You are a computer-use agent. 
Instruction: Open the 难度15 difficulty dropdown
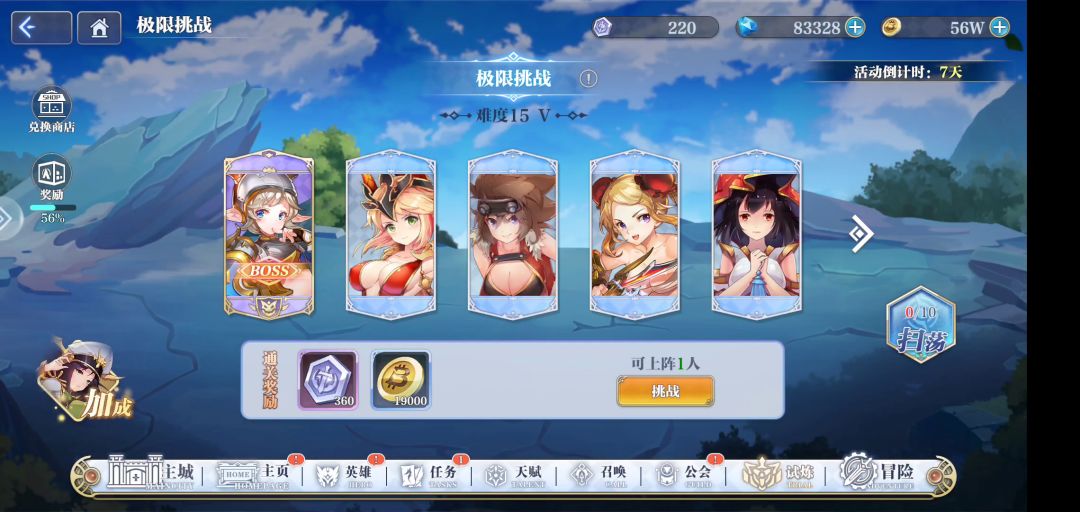click(x=514, y=115)
